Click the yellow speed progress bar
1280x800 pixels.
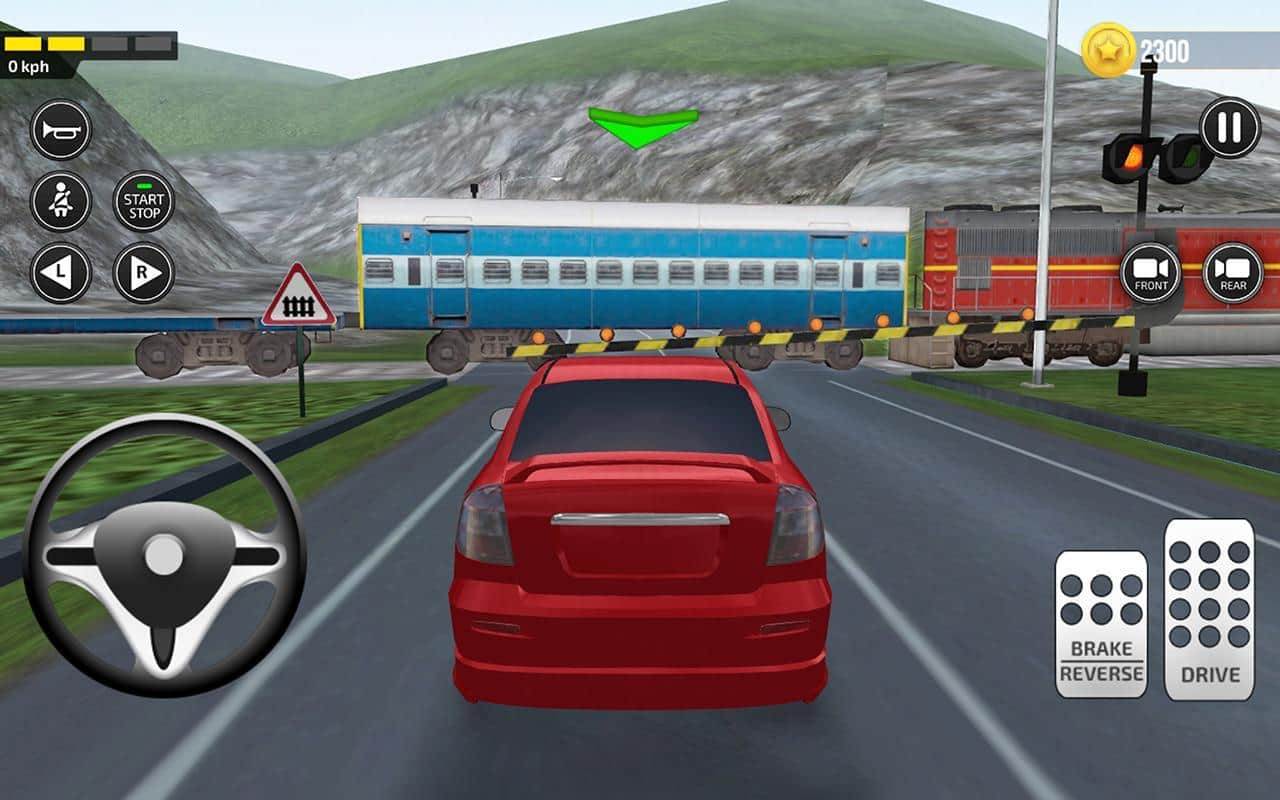[x=60, y=42]
